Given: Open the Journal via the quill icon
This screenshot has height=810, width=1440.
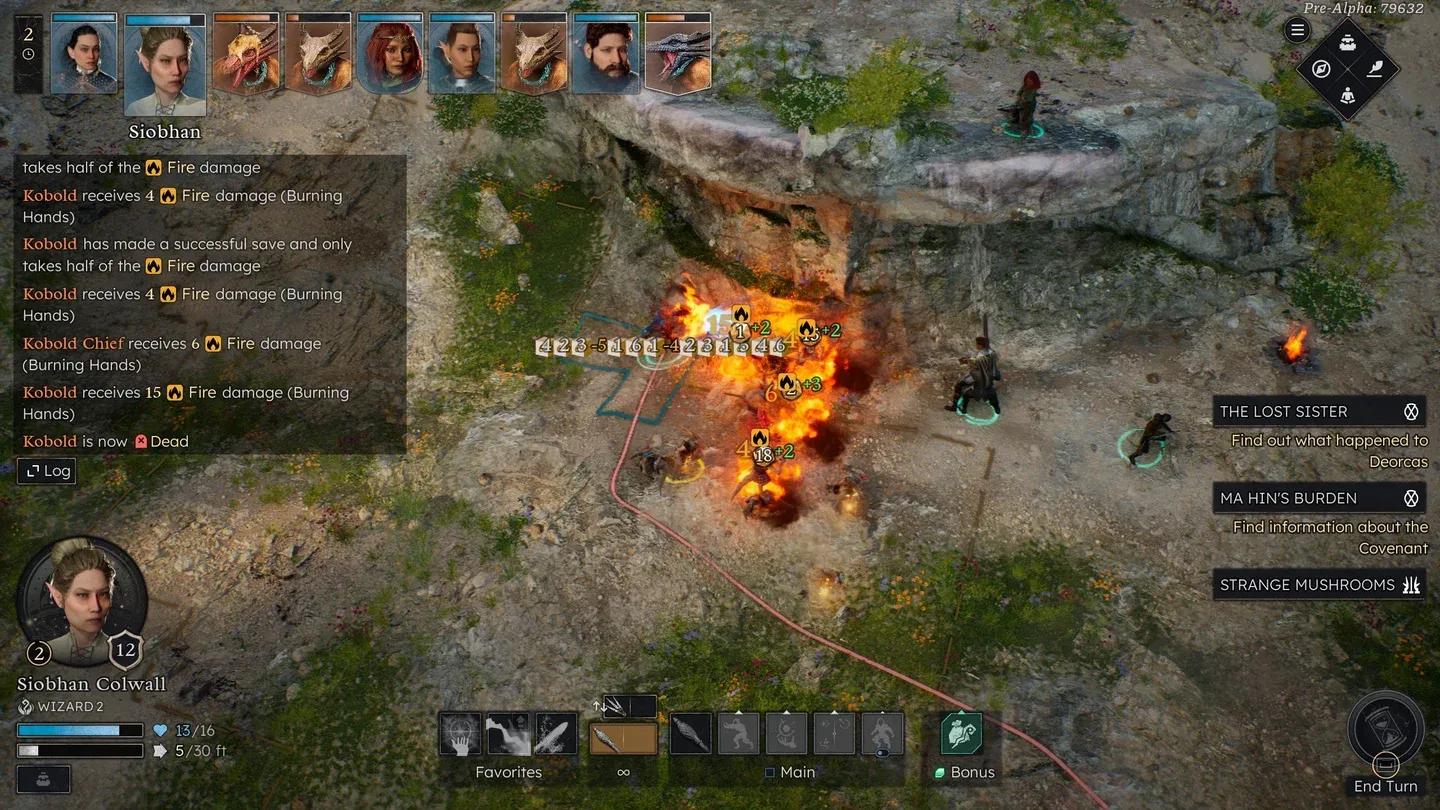Looking at the screenshot, I should coord(1376,70).
